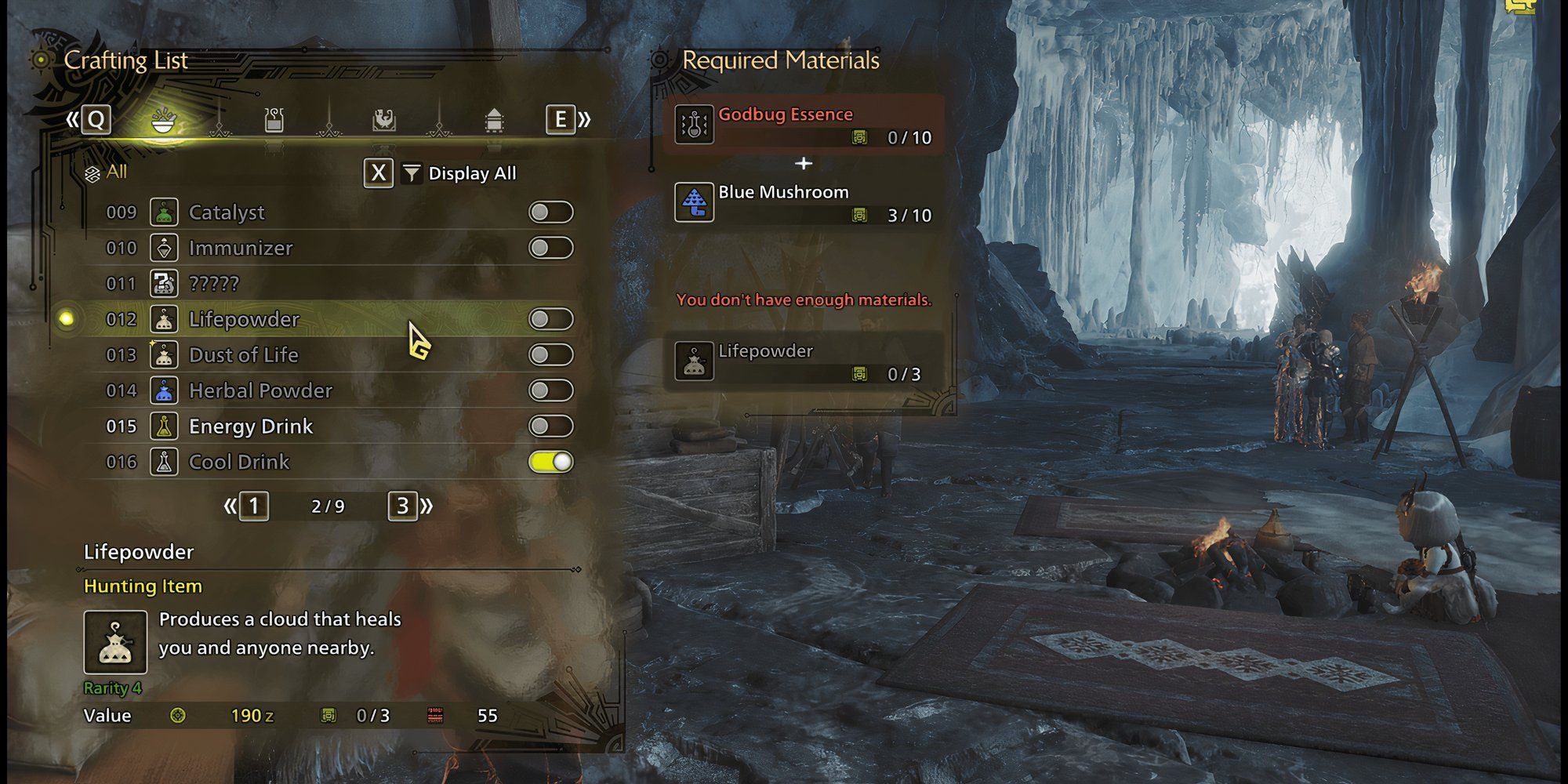Toggle auto-craft for Immunizer
This screenshot has width=1568, height=784.
point(550,249)
